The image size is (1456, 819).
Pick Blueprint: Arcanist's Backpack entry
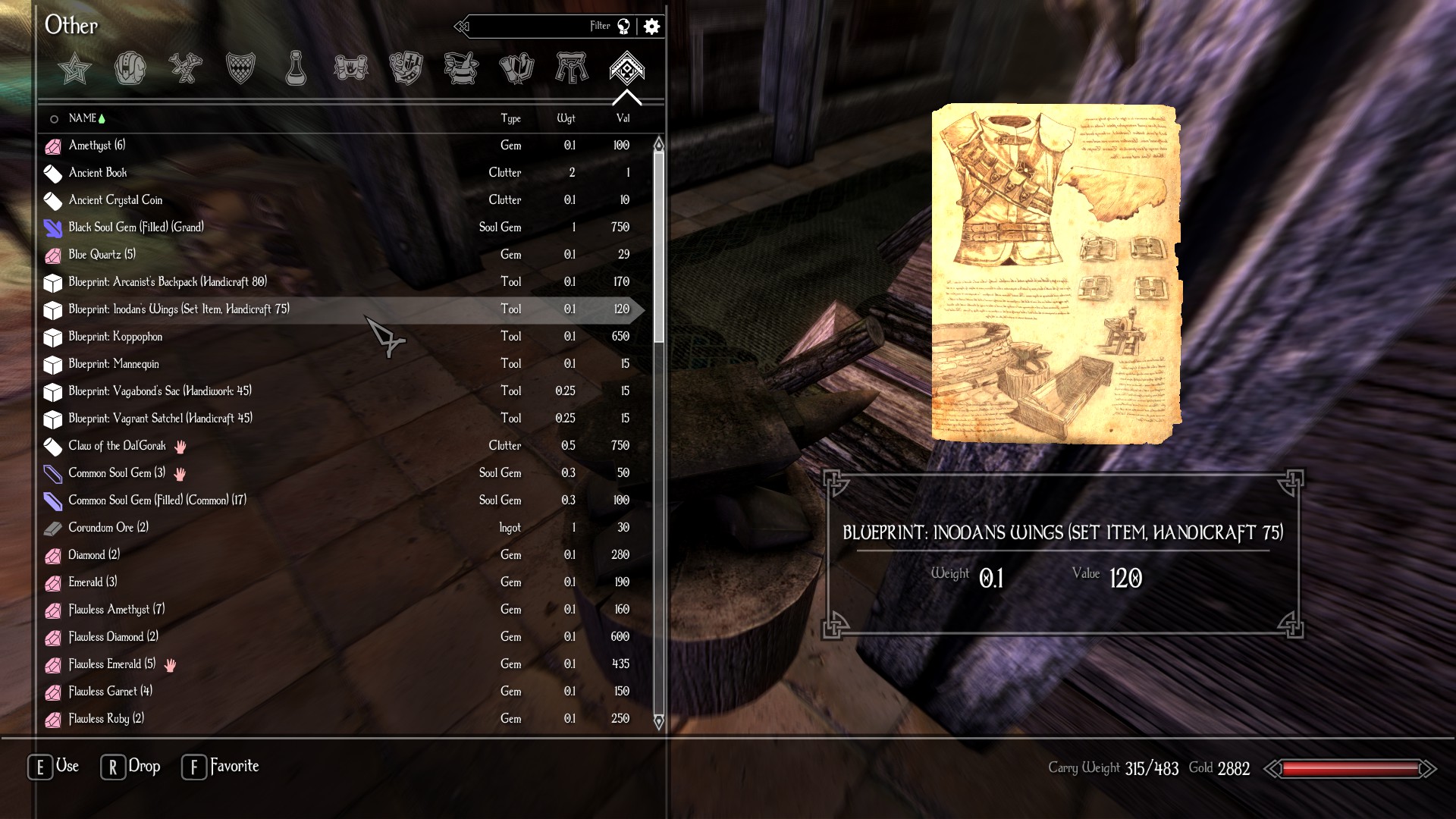[168, 282]
